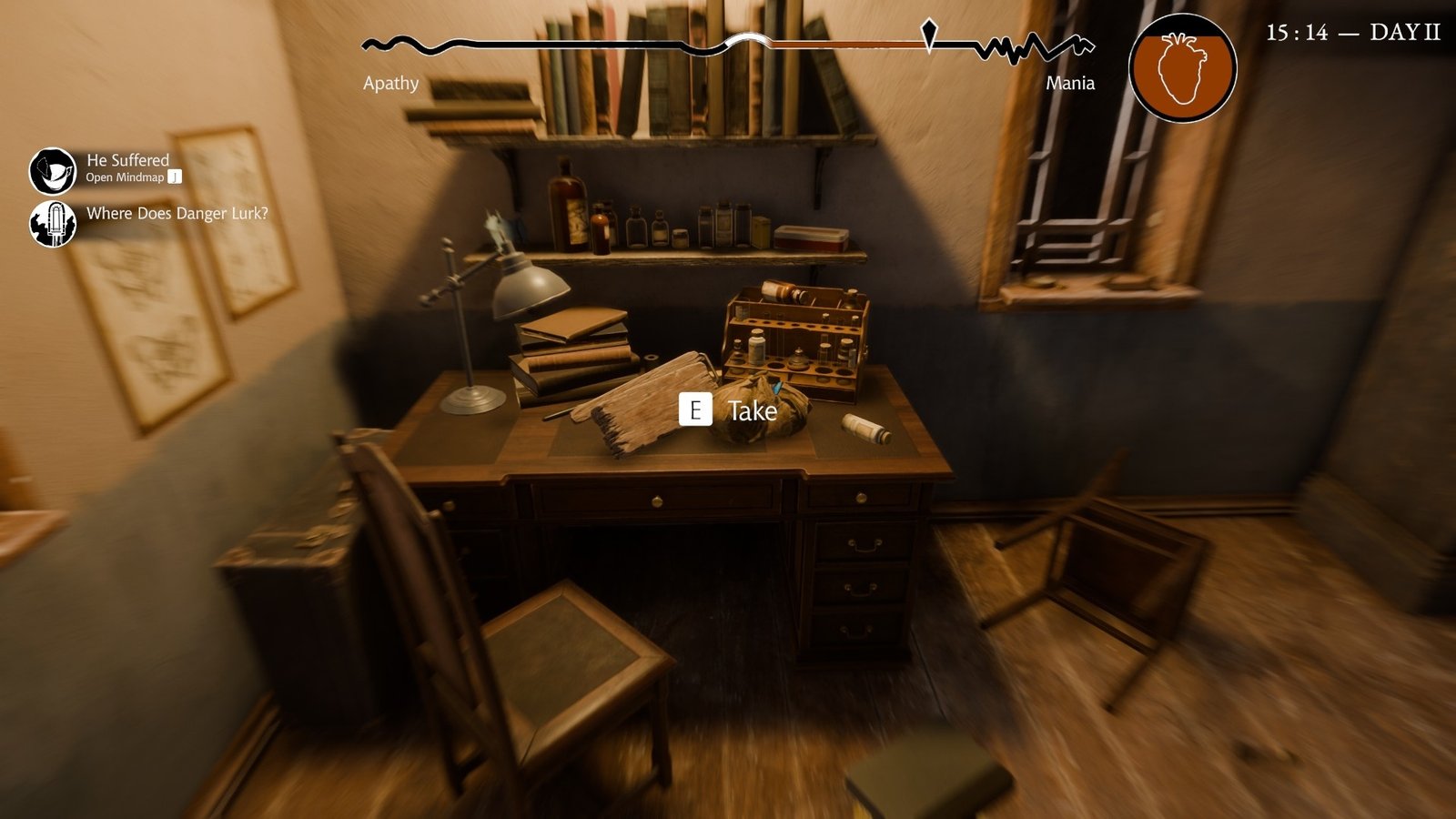Image resolution: width=1456 pixels, height=819 pixels.
Task: Click the mask icon beside He Suffered objective
Action: 53,170
